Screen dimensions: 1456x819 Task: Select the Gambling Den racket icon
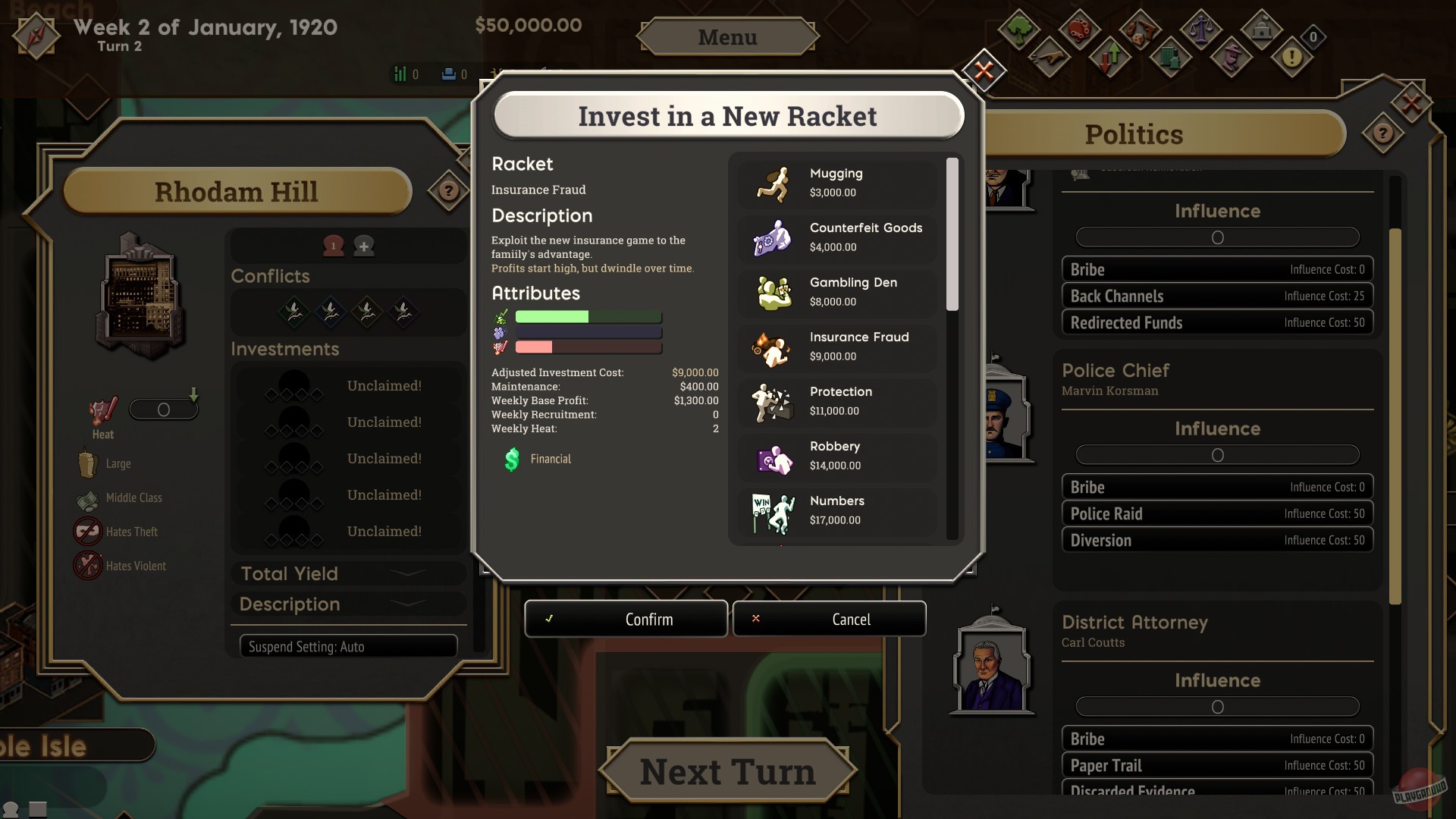point(773,293)
